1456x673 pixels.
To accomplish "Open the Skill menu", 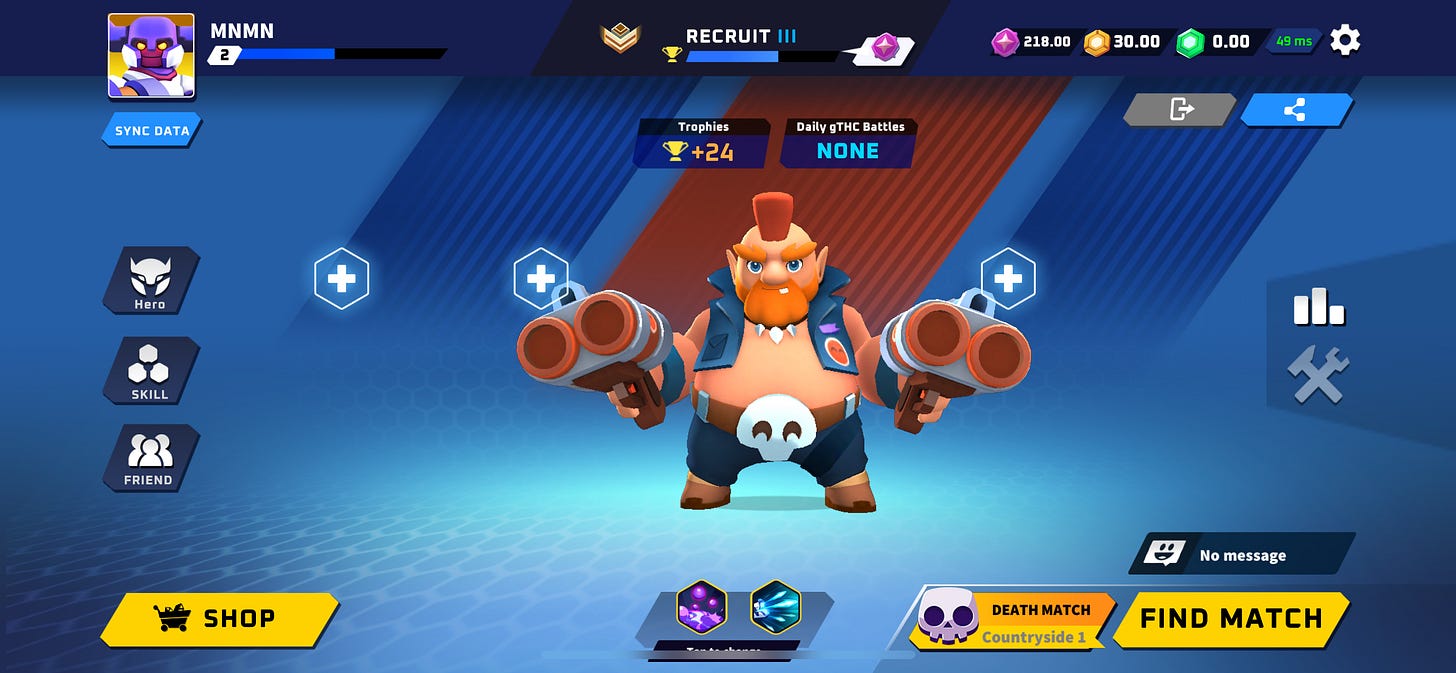I will tap(150, 371).
